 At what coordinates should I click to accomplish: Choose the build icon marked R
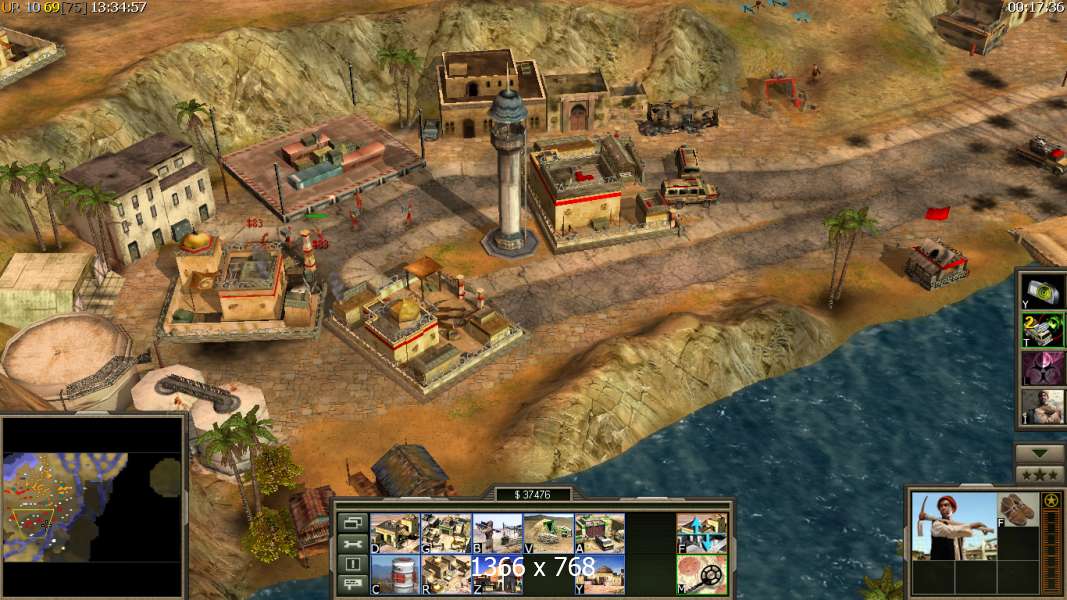[446, 574]
